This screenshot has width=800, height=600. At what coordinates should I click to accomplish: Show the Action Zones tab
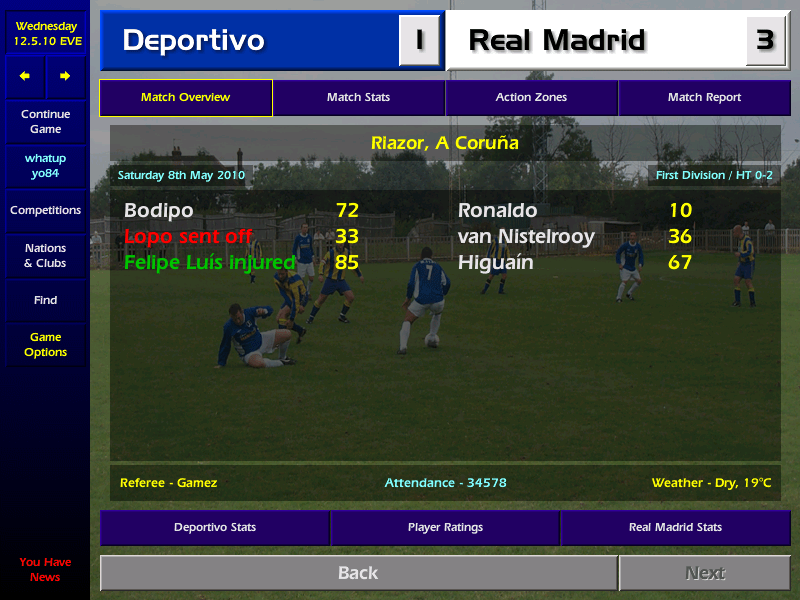[531, 98]
